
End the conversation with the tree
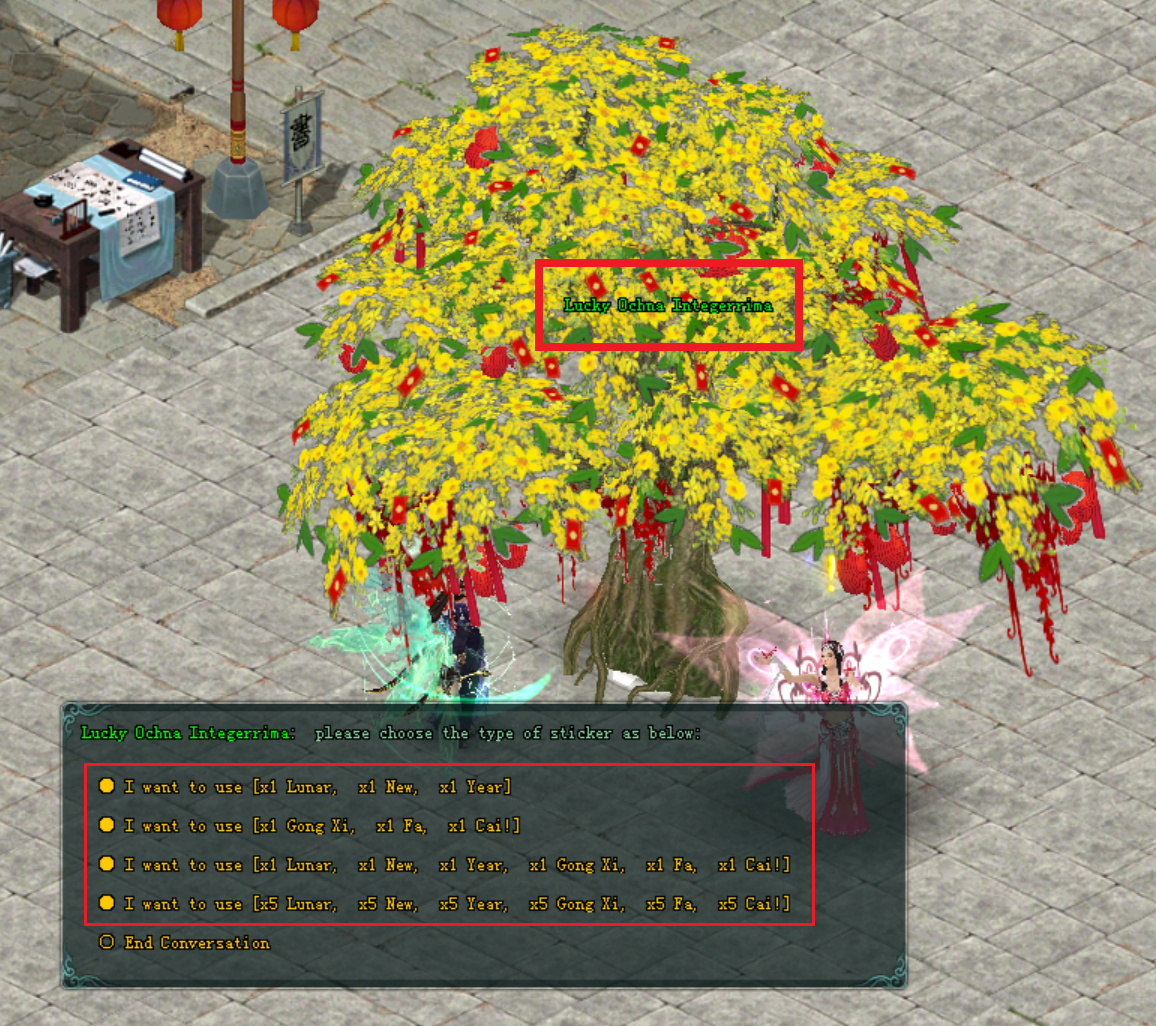[x=196, y=943]
